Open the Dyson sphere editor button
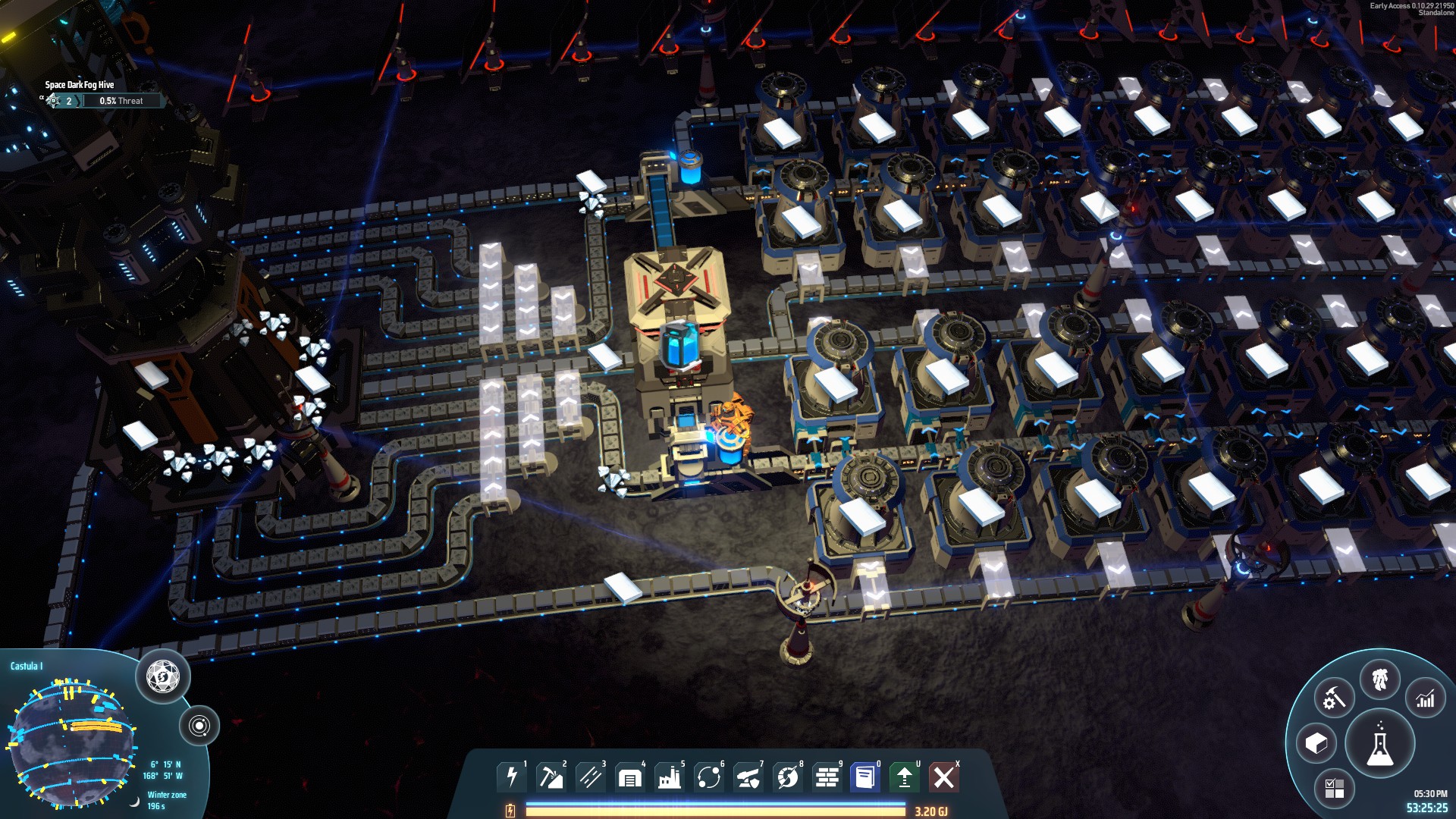The width and height of the screenshot is (1456, 819). click(x=163, y=676)
